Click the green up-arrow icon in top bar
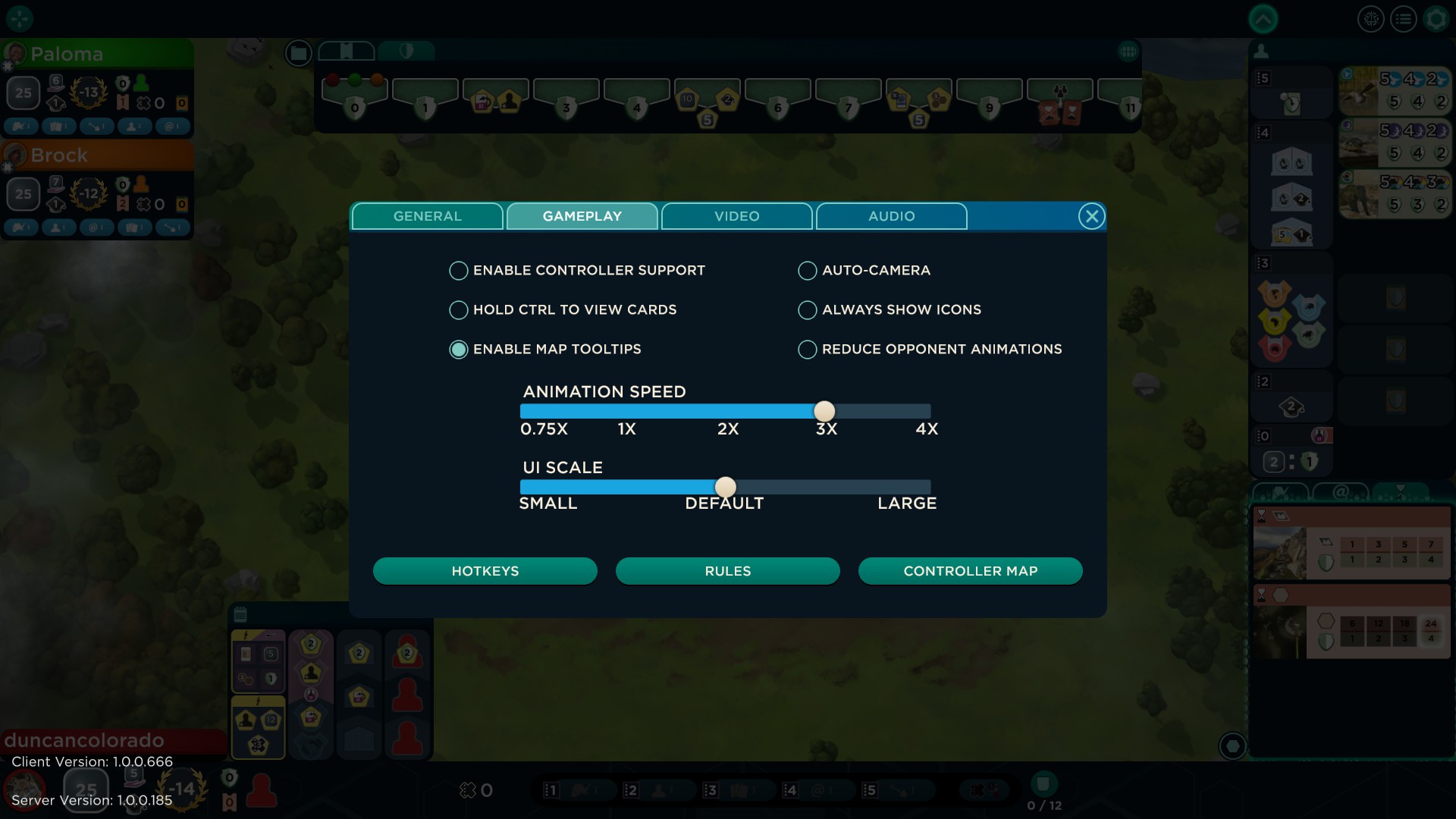 click(1263, 20)
